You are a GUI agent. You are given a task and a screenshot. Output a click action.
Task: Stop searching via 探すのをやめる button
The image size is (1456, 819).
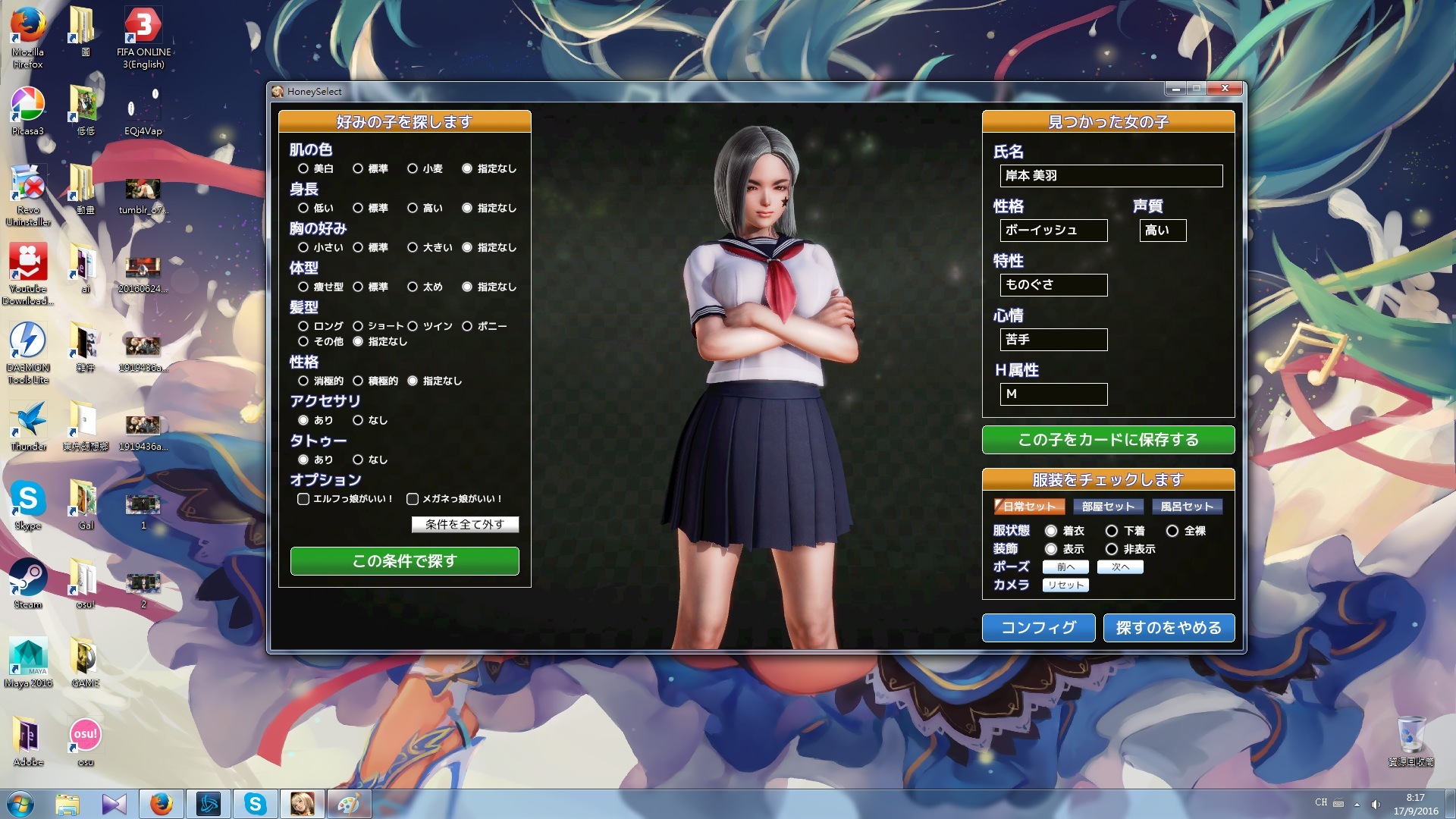click(1169, 628)
